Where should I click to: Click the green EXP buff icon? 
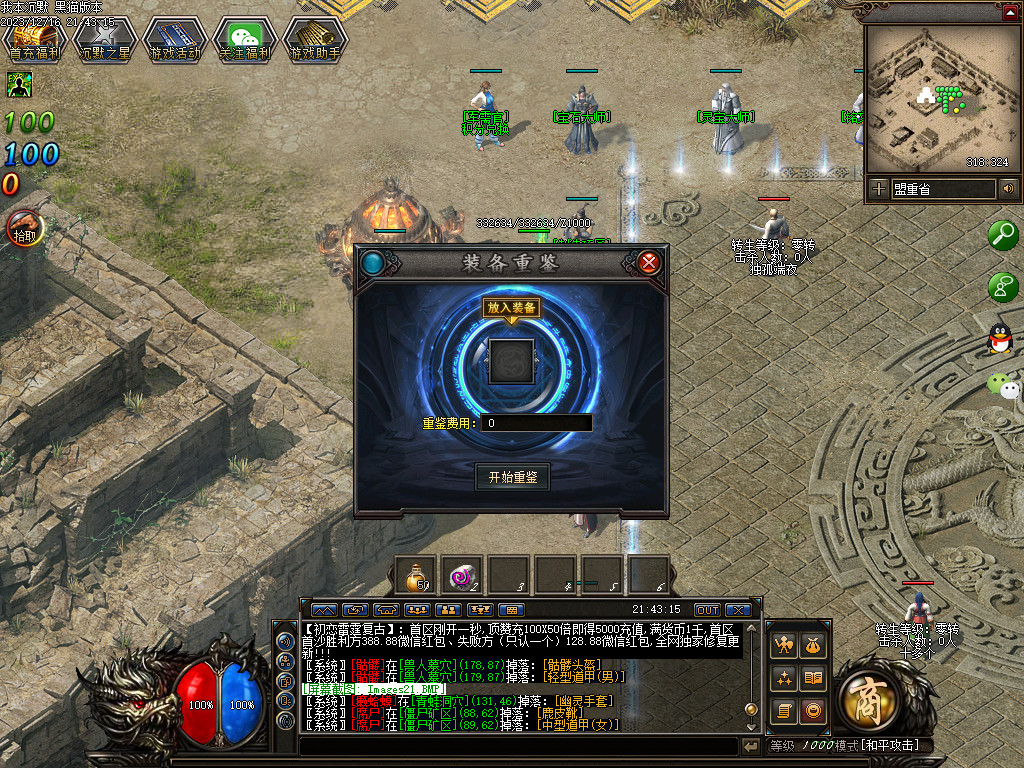pos(18,84)
